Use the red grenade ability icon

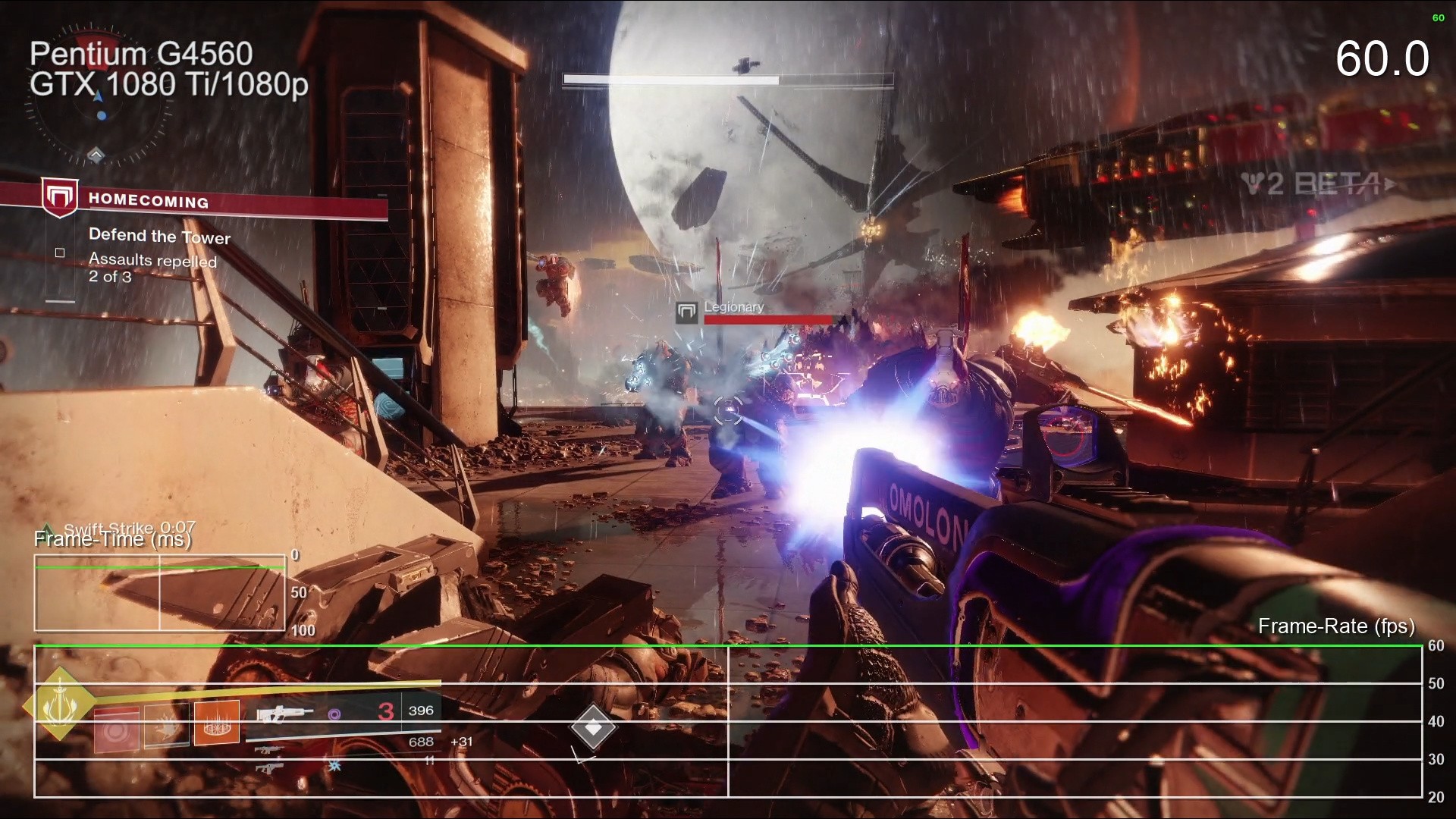coord(116,729)
